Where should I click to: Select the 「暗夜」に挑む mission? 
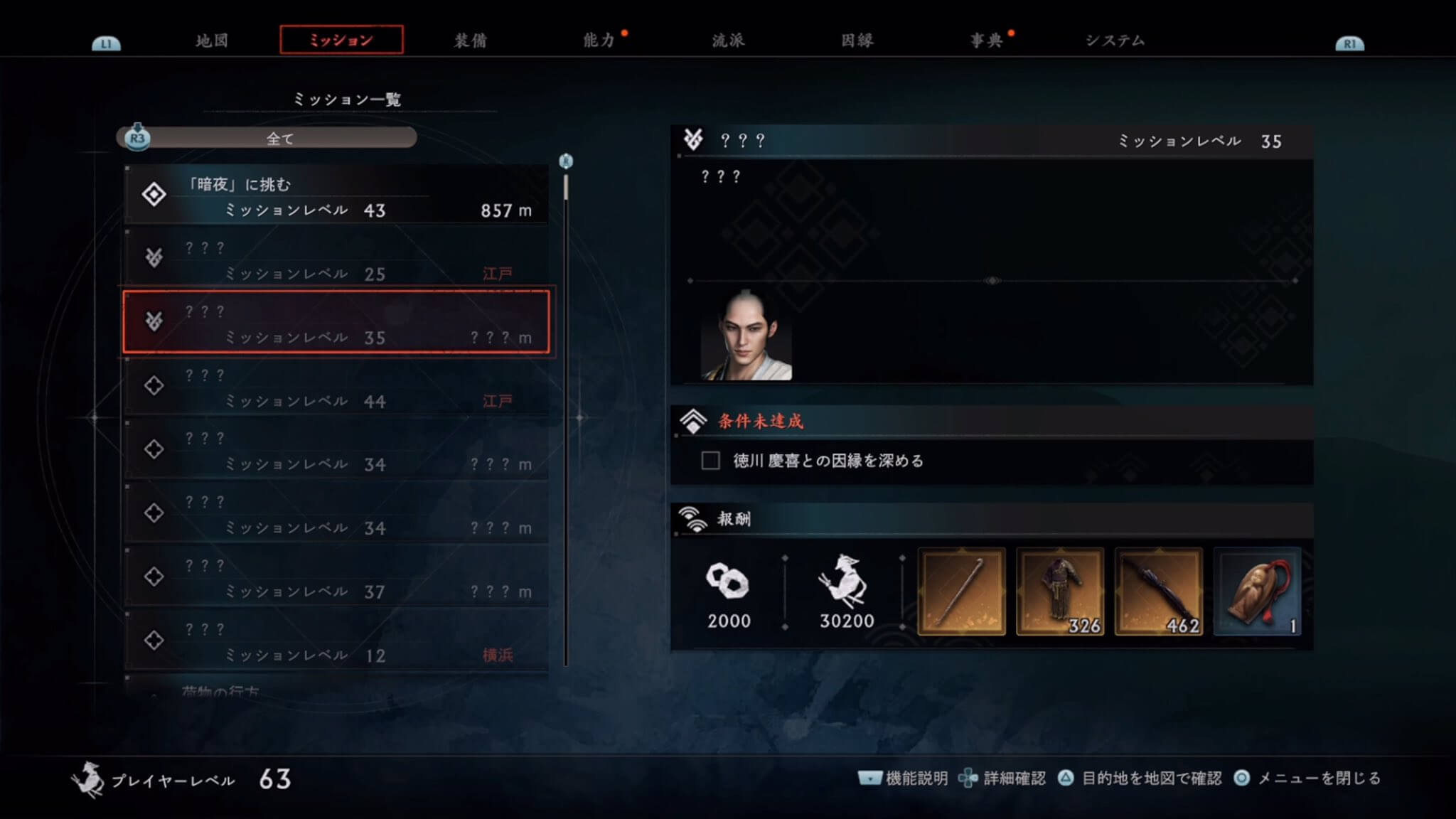(336, 196)
